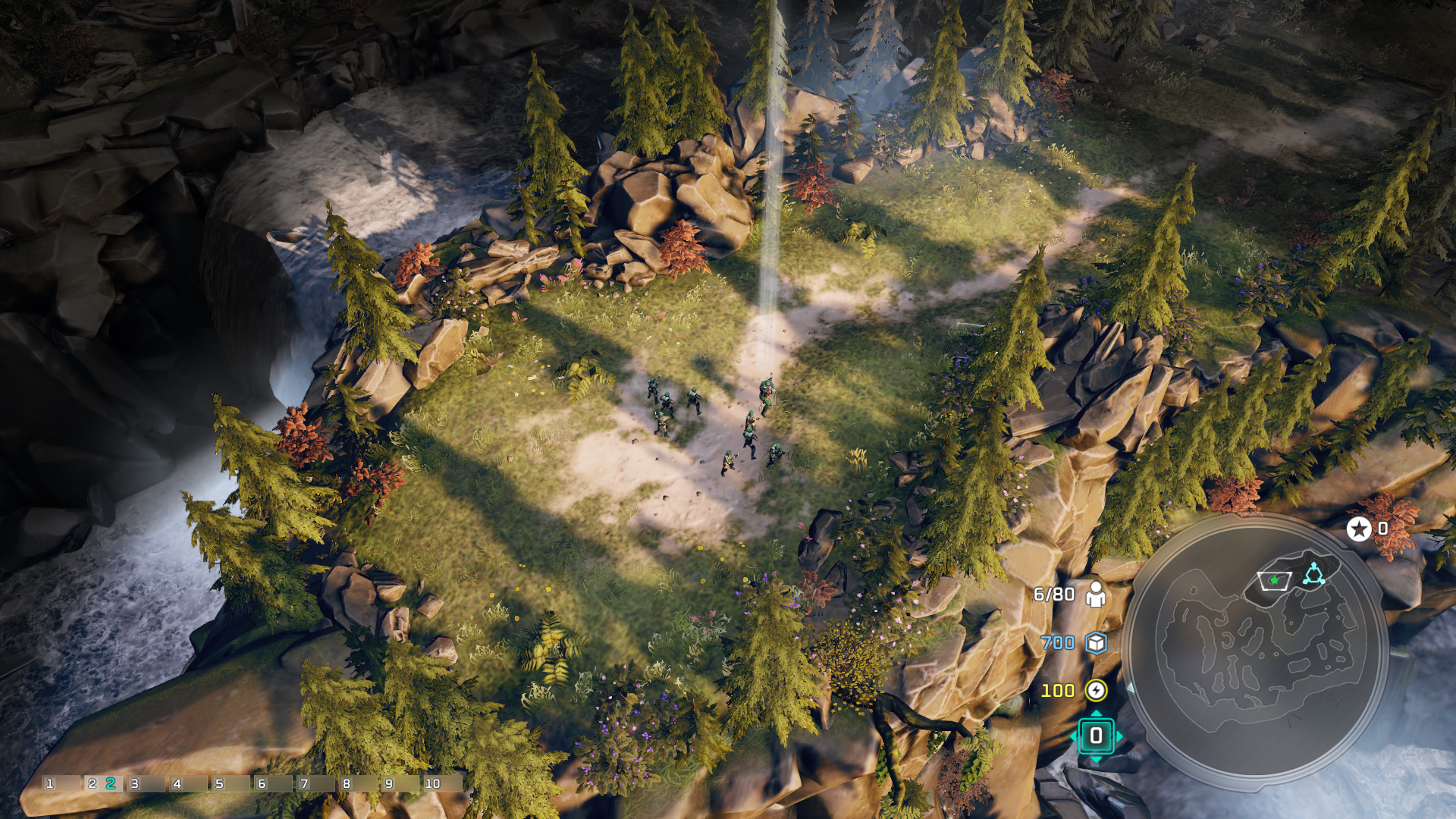This screenshot has width=1456, height=819.
Task: Activate control group slot 4
Action: click(x=187, y=783)
